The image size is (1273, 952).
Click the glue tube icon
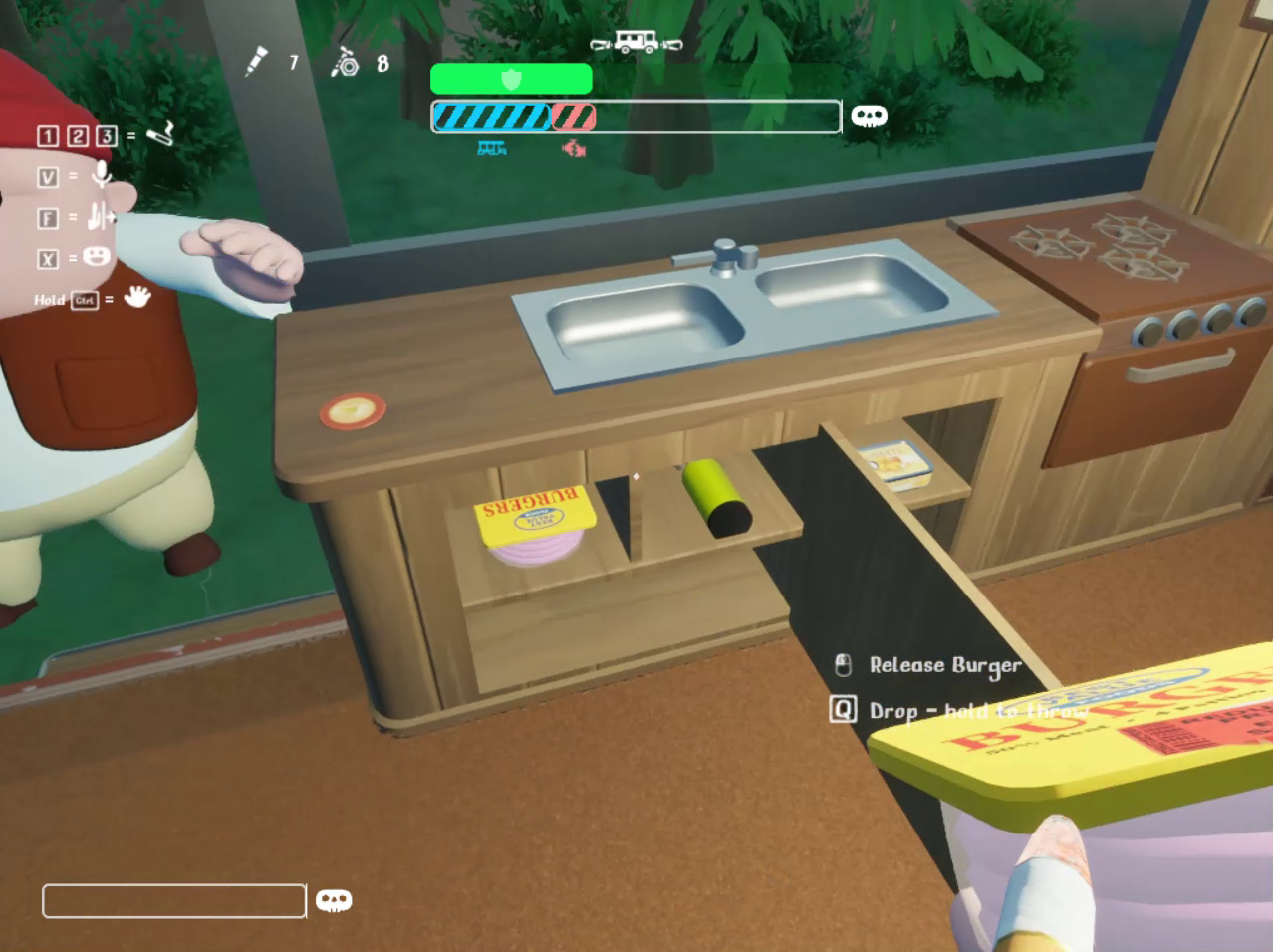point(257,61)
